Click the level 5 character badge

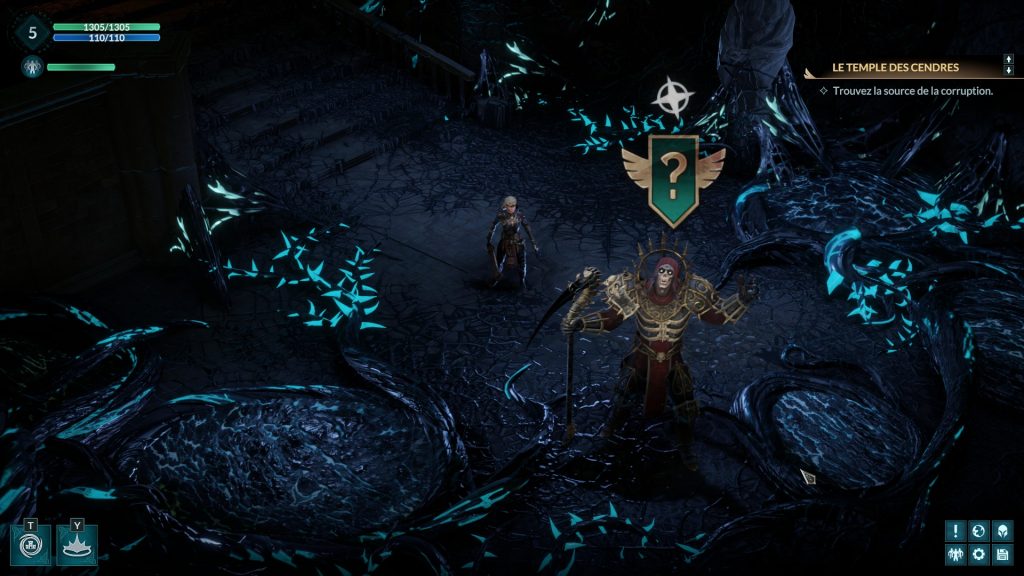[32, 32]
